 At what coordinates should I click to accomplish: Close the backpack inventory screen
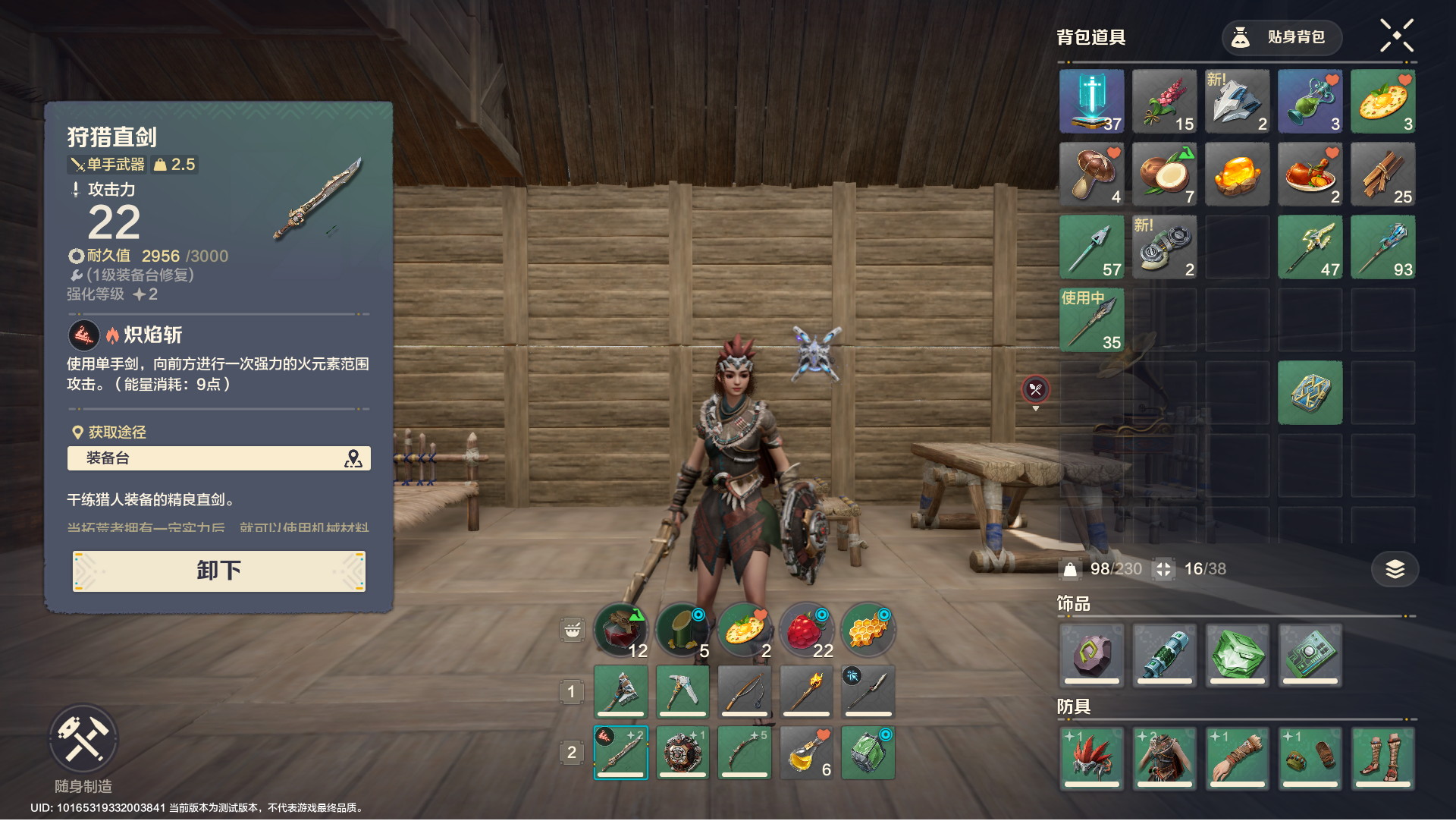(x=1396, y=36)
